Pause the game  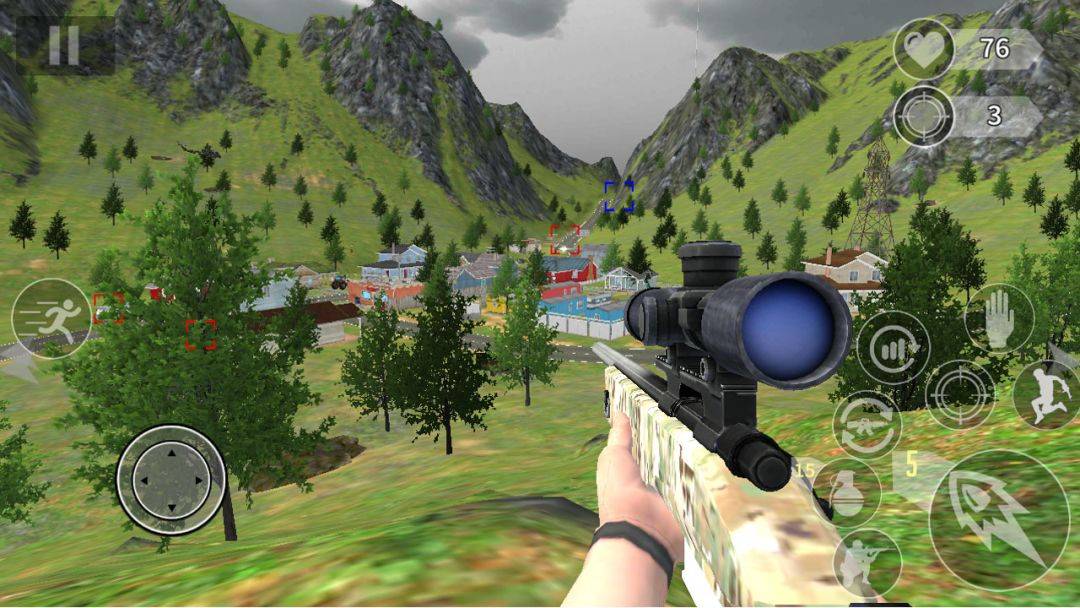64,45
